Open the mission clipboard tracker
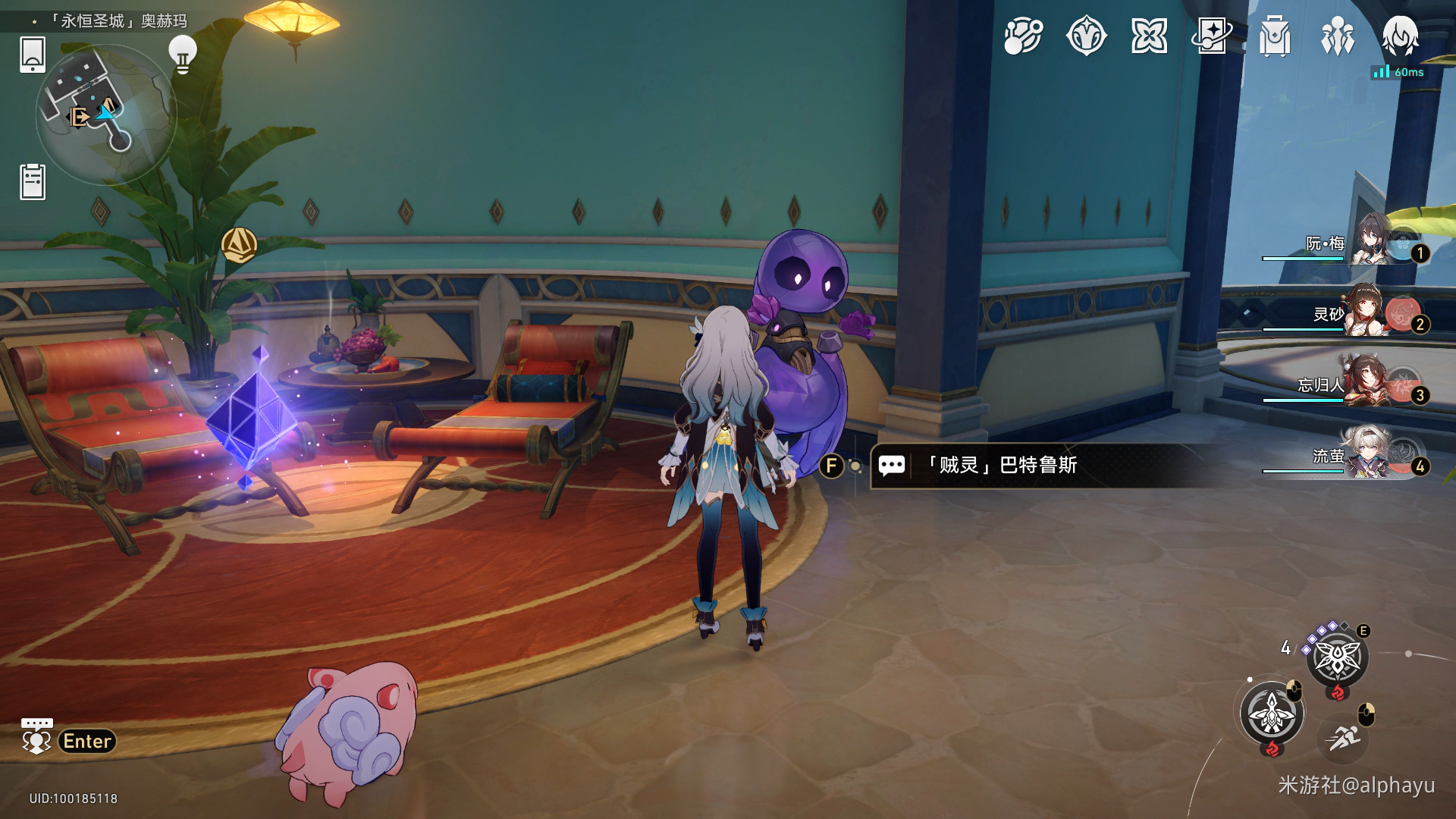 click(33, 182)
